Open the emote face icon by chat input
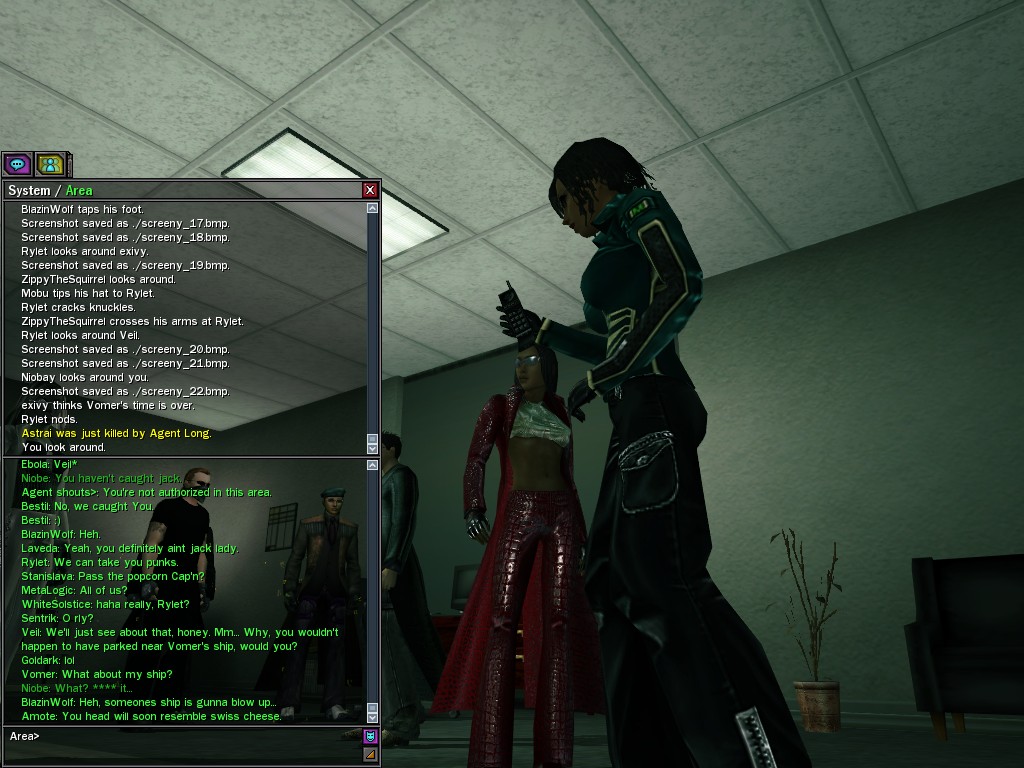The image size is (1024, 768). tap(370, 737)
